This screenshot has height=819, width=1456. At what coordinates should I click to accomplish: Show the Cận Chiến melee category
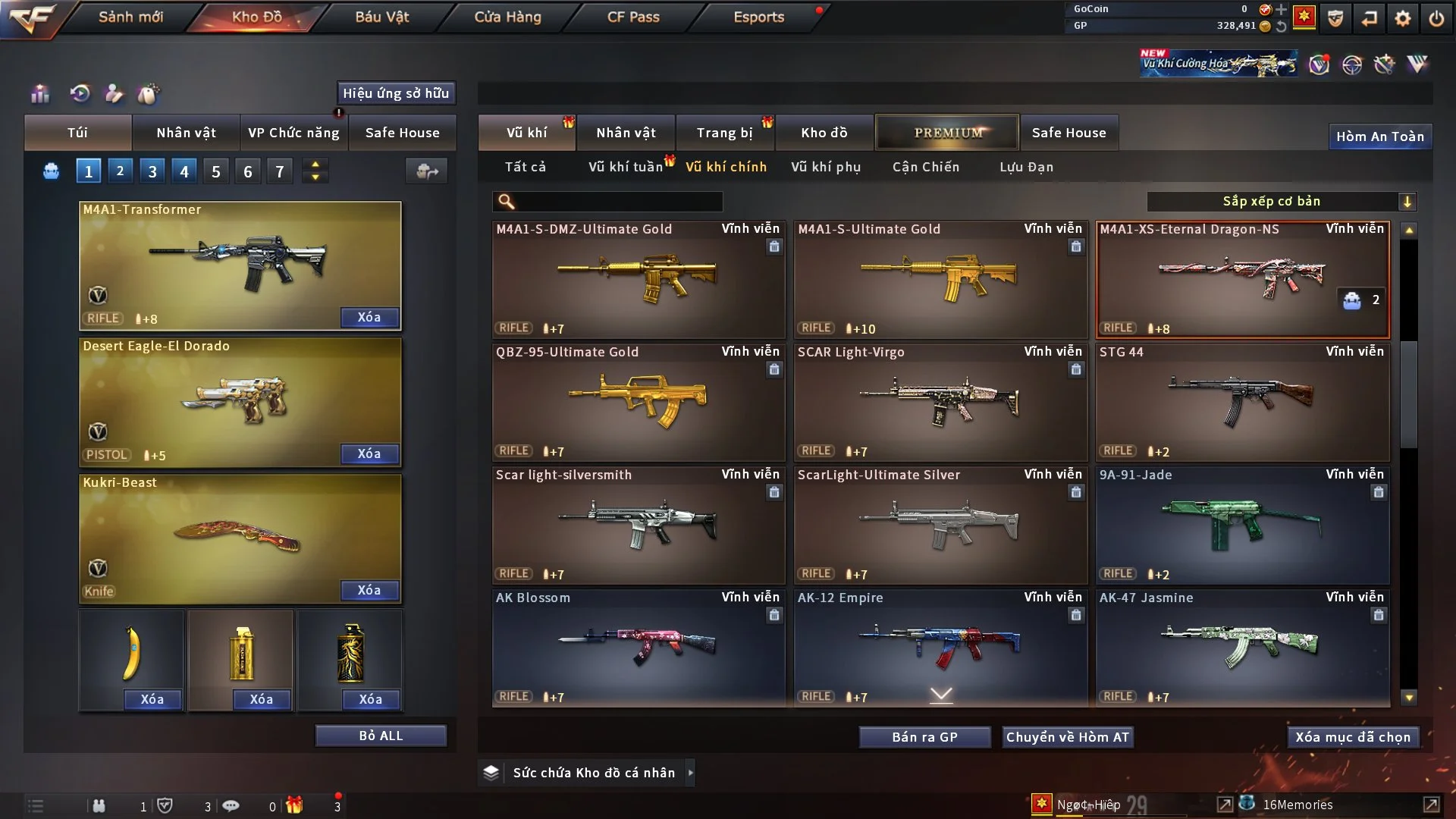coord(926,167)
